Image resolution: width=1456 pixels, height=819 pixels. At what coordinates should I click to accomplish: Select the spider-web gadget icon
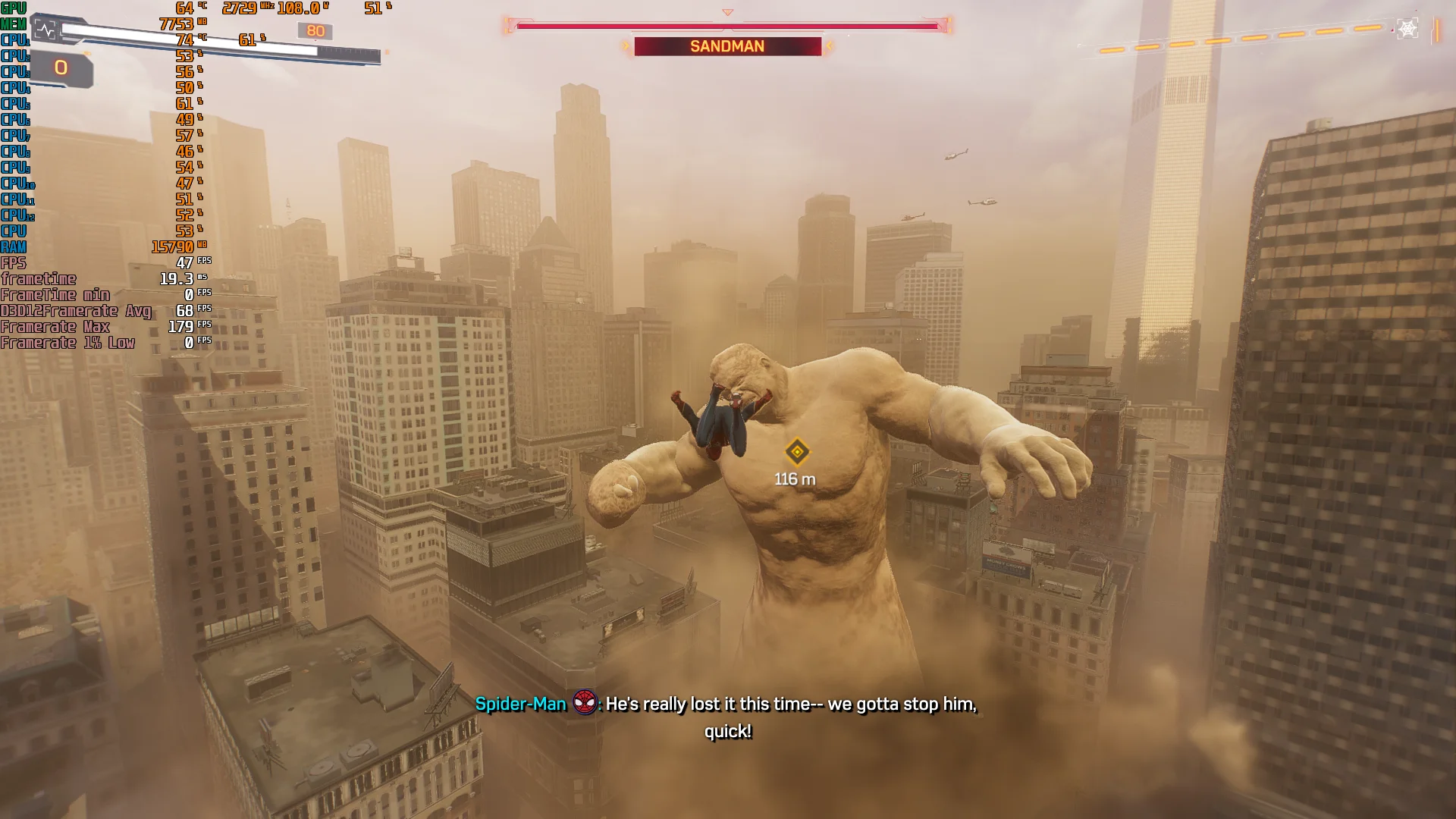pyautogui.click(x=1407, y=29)
